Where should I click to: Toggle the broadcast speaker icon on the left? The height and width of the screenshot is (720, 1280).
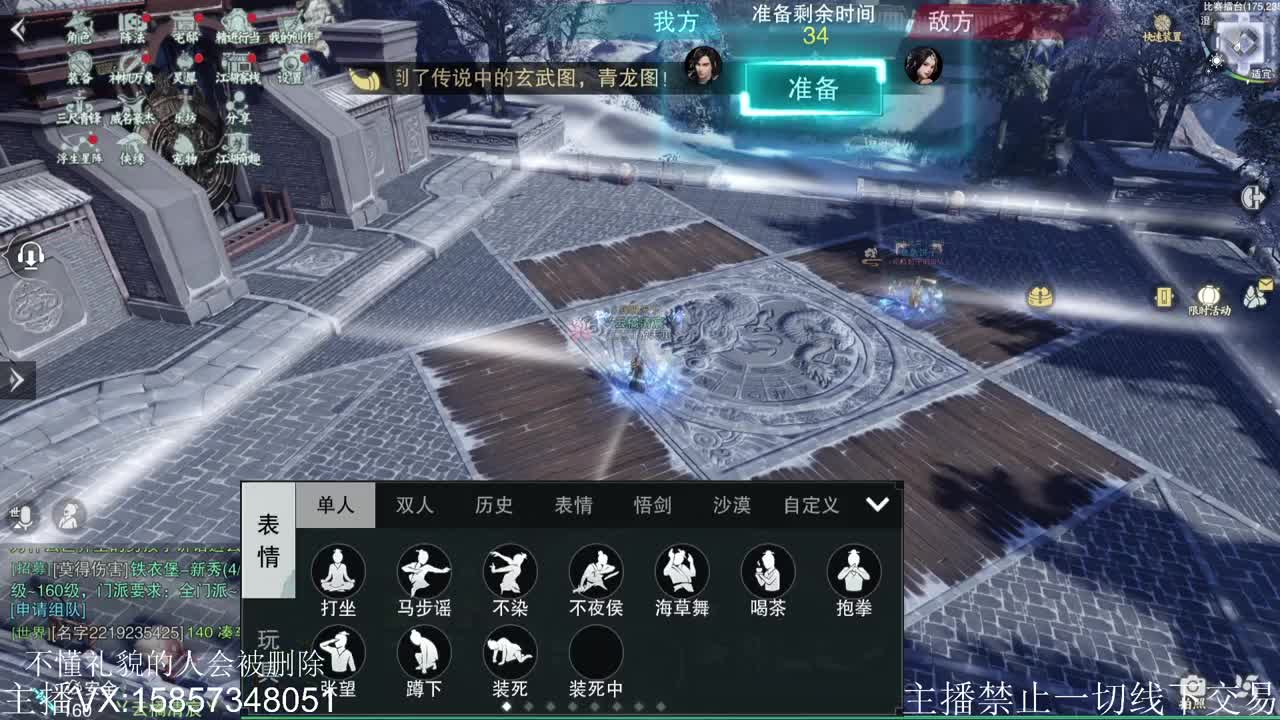30,256
